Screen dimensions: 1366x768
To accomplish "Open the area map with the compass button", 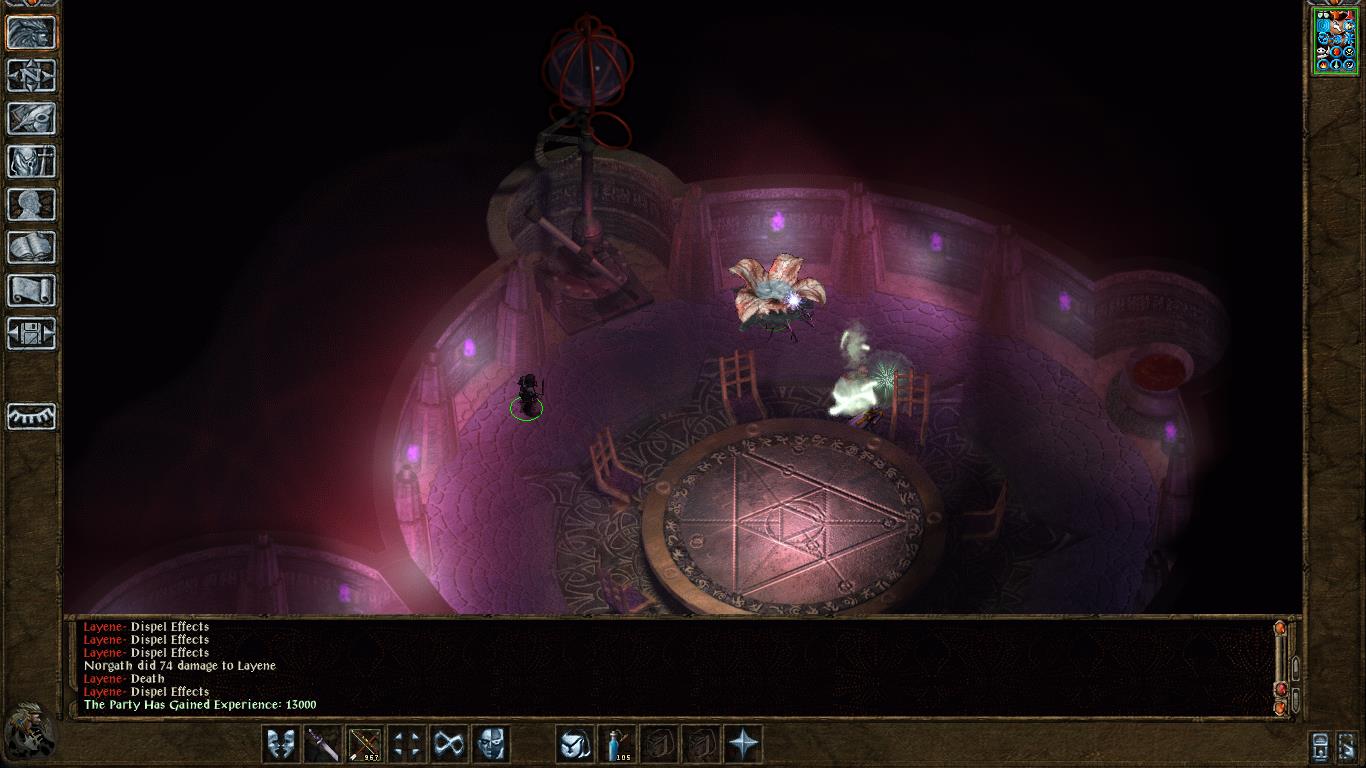I will (x=31, y=75).
